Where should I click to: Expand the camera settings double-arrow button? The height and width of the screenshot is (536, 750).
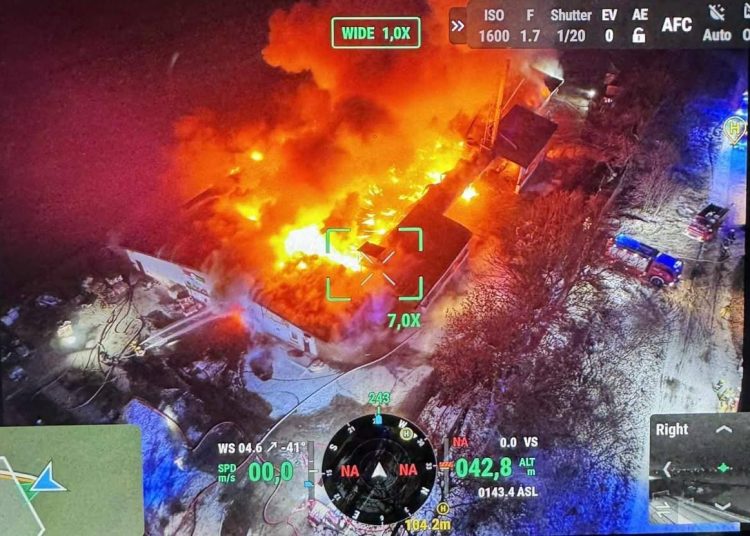coord(458,26)
